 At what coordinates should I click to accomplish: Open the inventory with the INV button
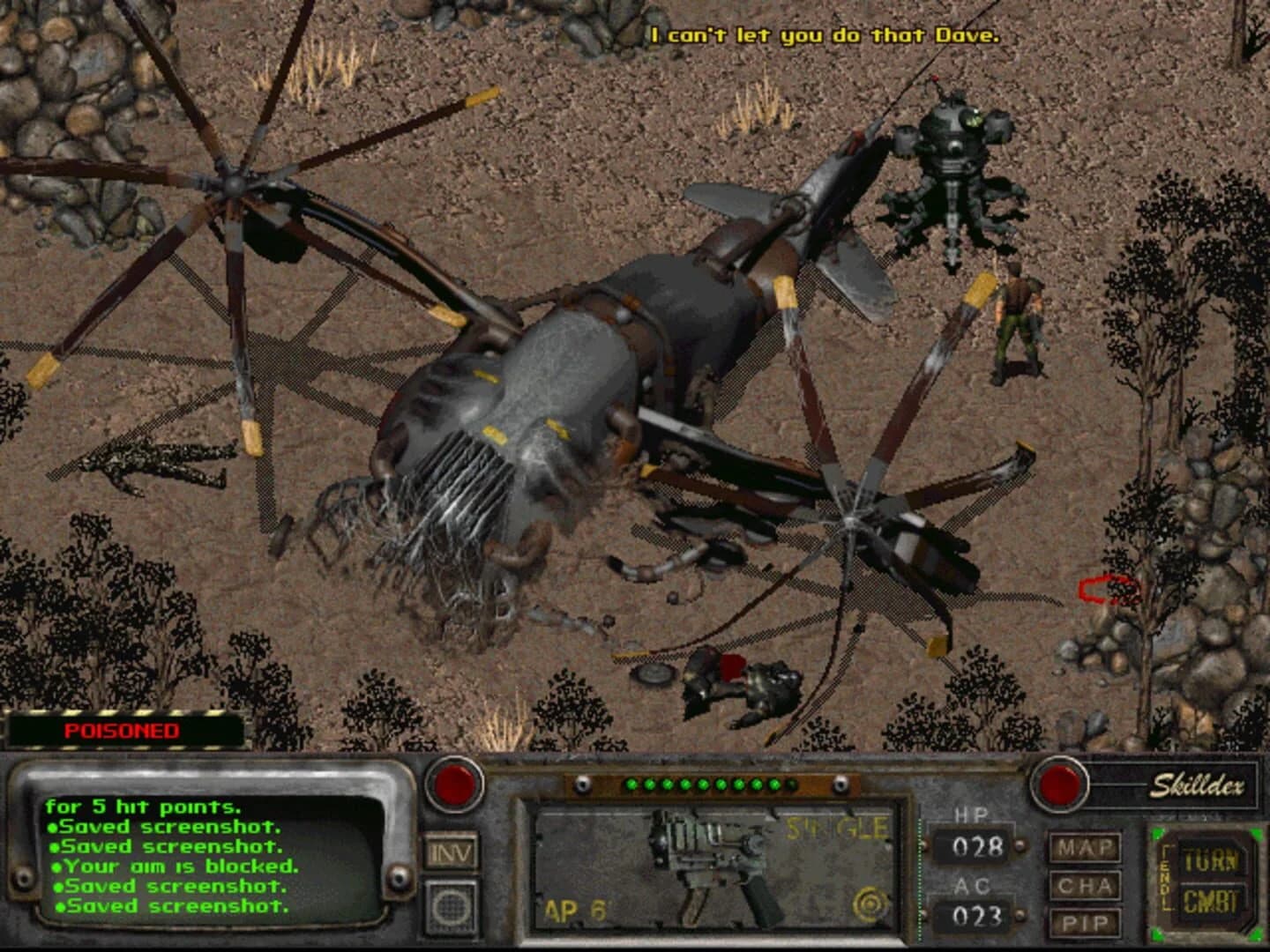point(451,852)
